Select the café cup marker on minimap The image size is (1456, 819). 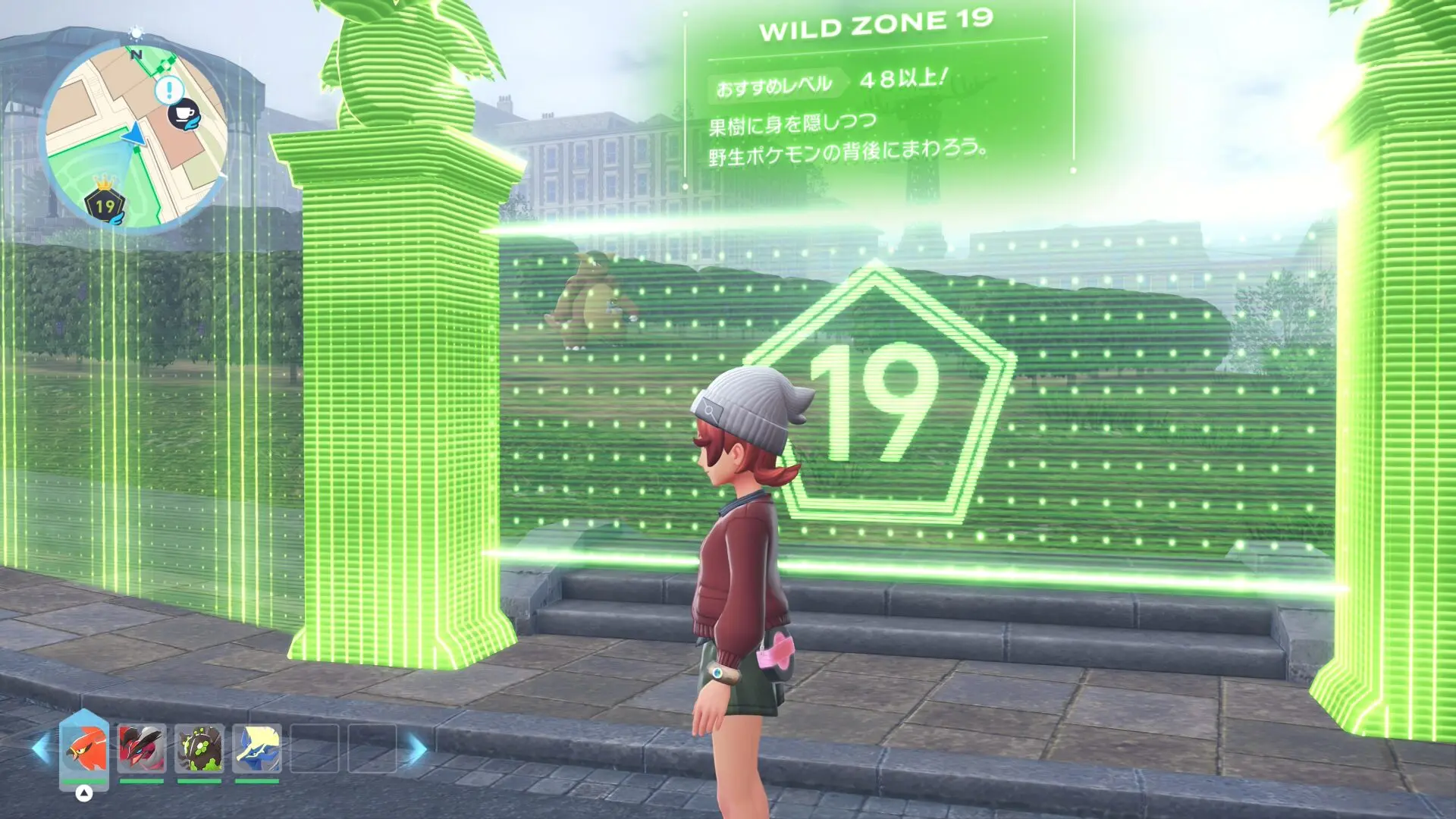tap(184, 115)
